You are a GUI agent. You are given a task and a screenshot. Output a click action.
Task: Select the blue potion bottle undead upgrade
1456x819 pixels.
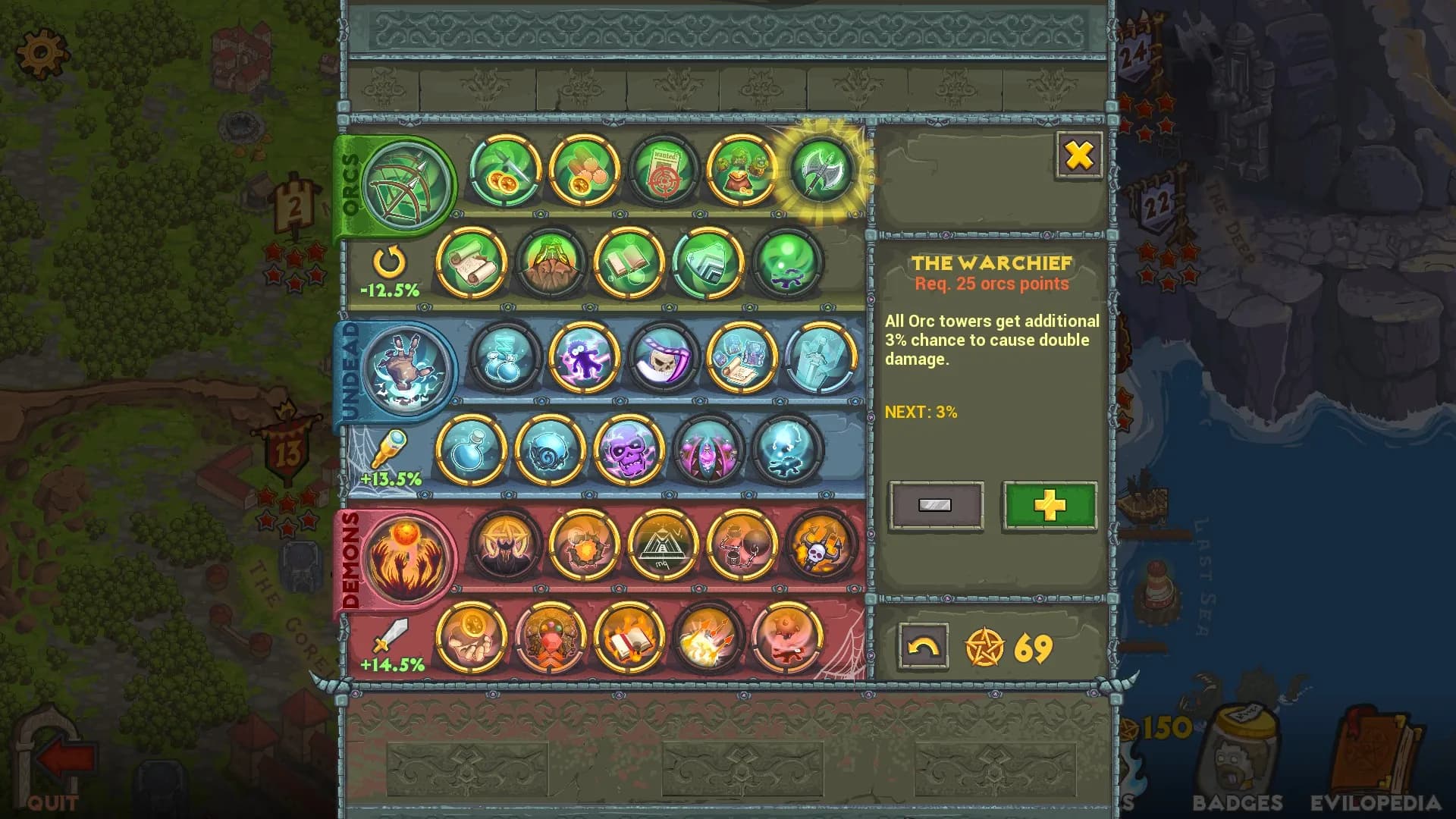click(472, 450)
